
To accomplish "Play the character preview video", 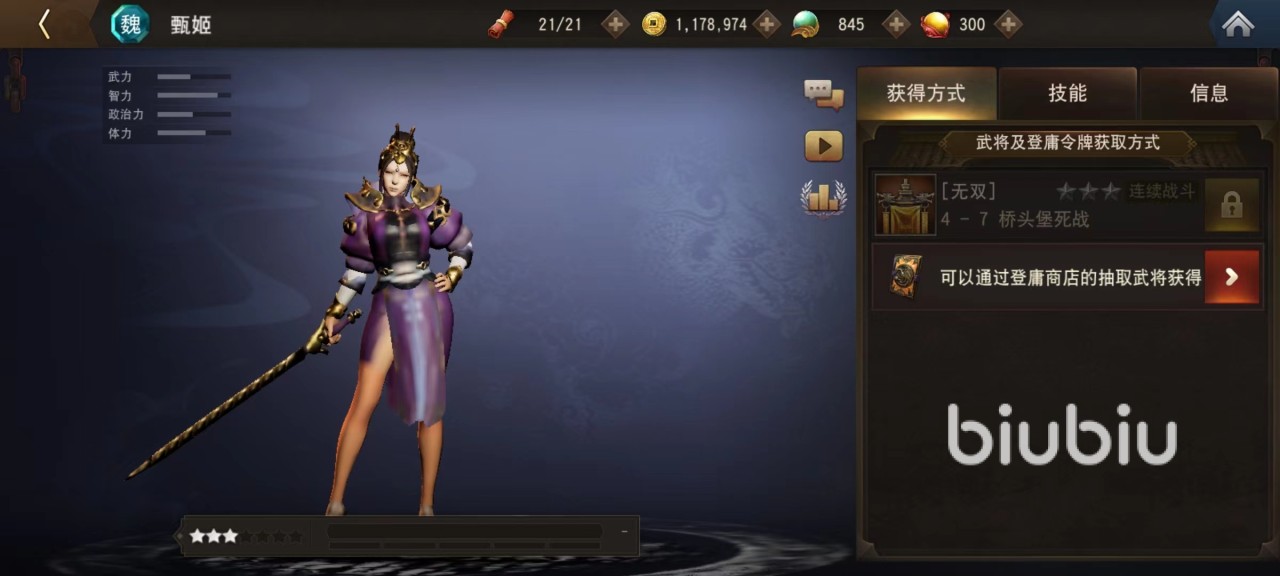I will click(x=823, y=146).
